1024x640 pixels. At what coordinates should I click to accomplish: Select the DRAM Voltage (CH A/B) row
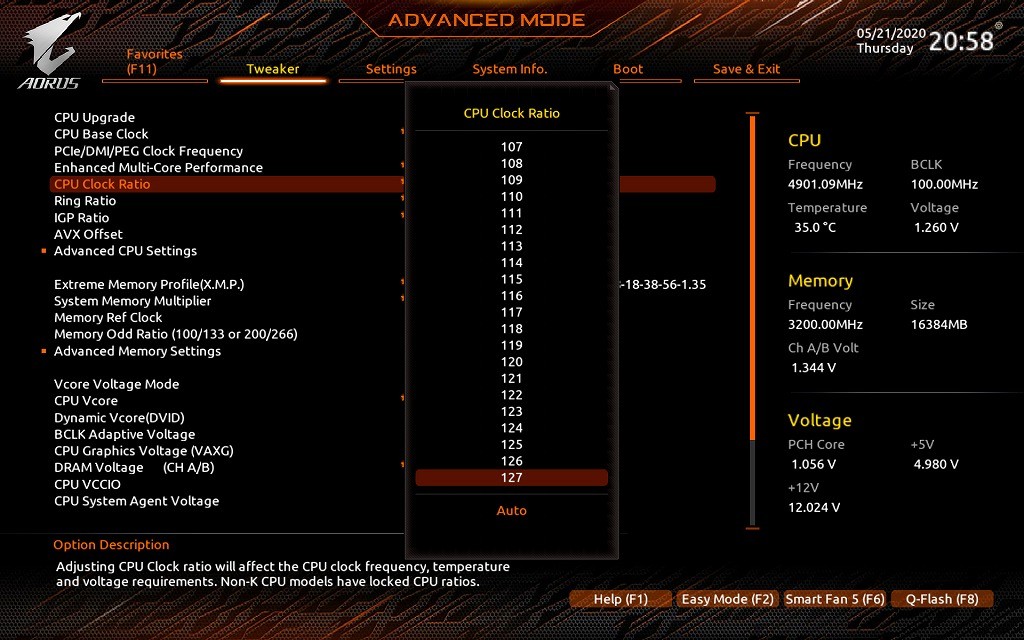pos(134,468)
